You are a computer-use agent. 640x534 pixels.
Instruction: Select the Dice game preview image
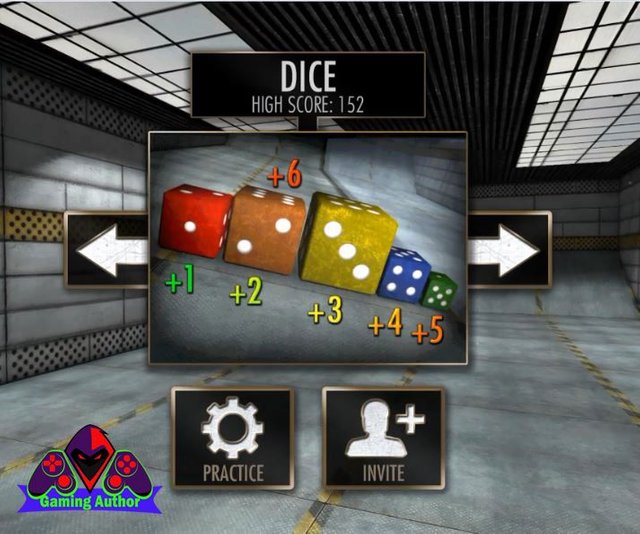click(x=308, y=250)
